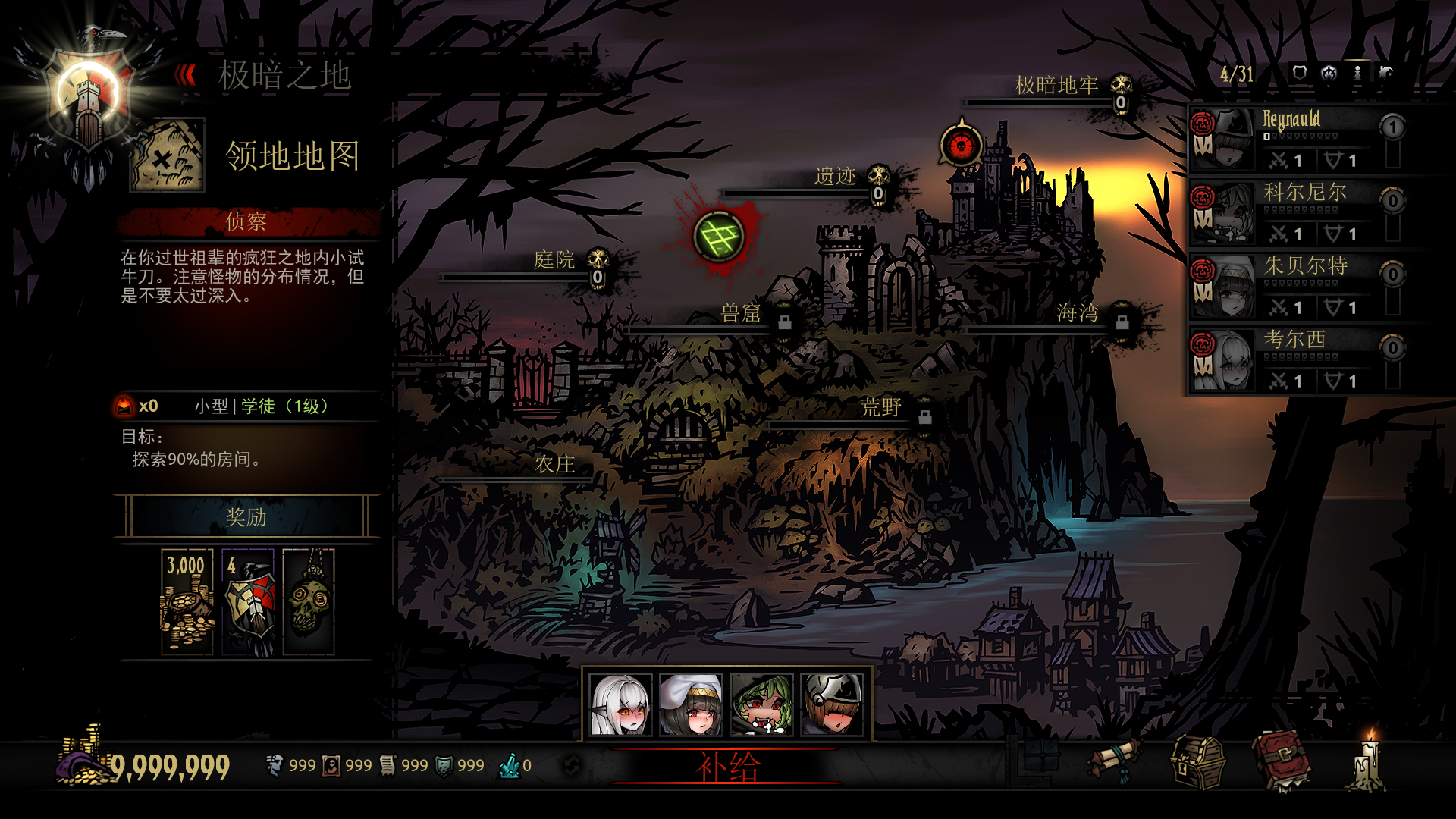Viewport: 1456px width, 819px height.
Task: Choose the red skull quest marker
Action: (961, 145)
